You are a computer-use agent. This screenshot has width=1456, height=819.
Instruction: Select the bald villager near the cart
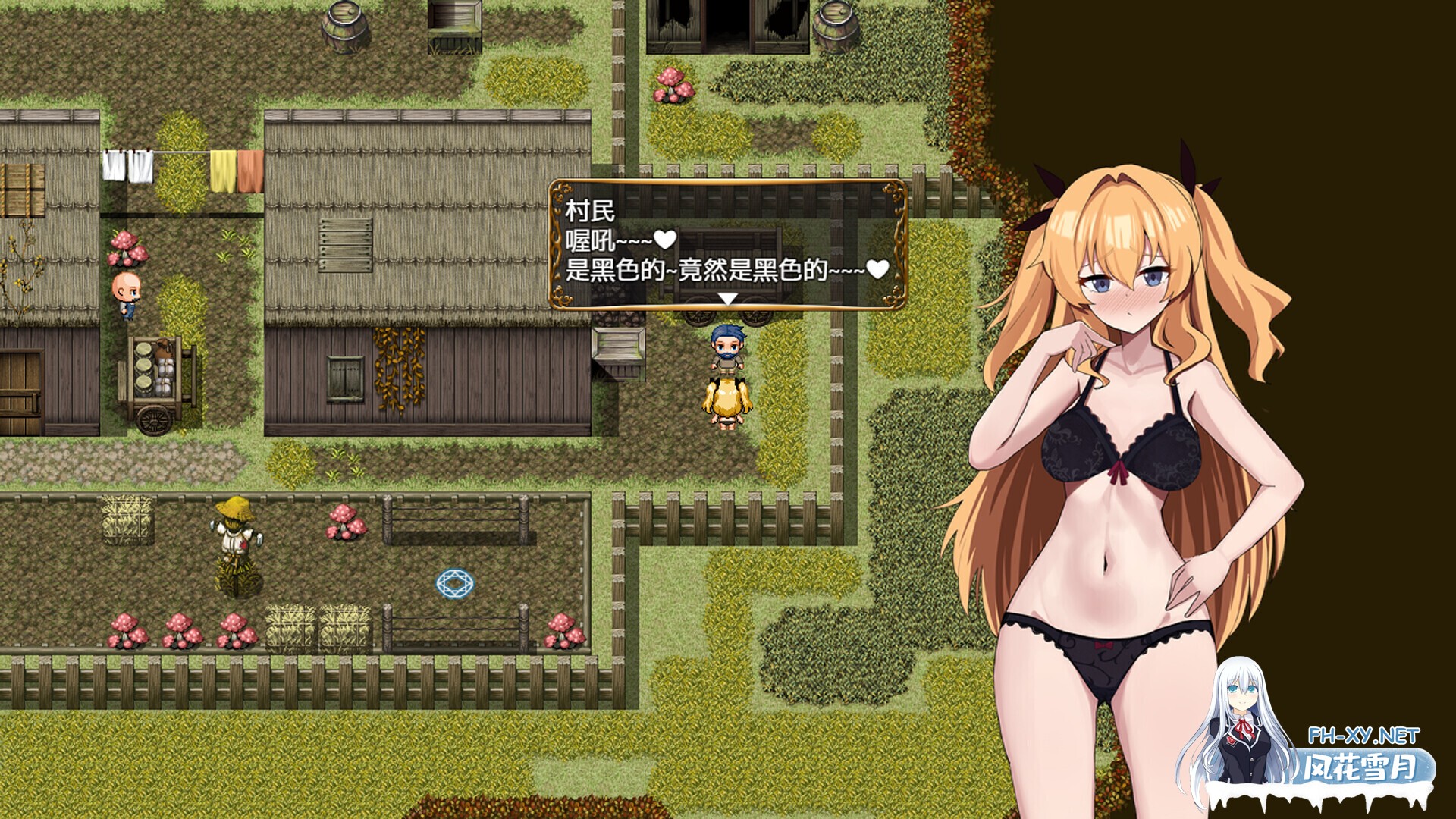(127, 294)
